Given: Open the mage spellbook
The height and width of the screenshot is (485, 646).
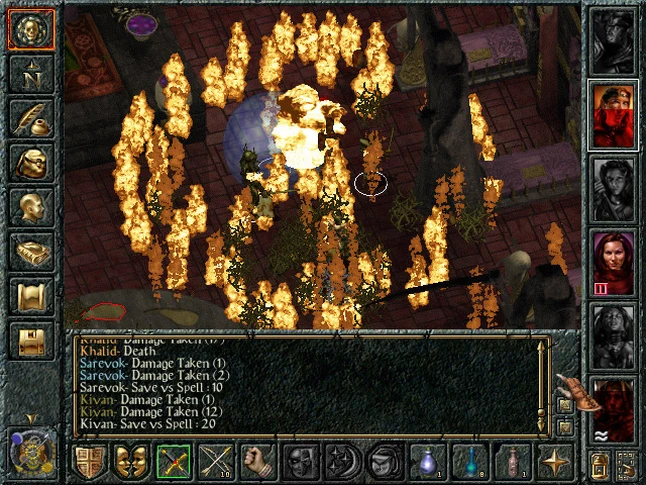Looking at the screenshot, I should 30,251.
